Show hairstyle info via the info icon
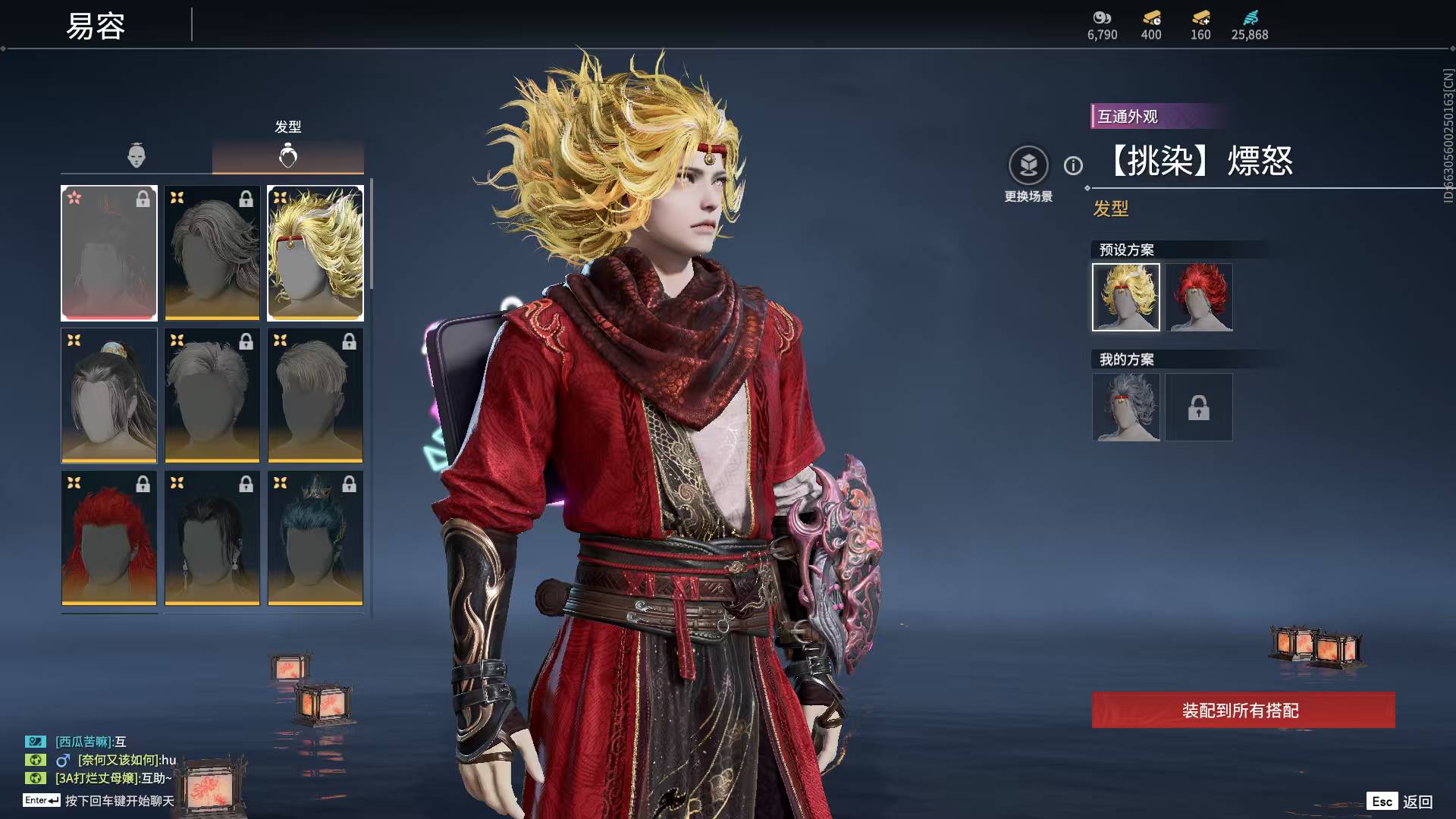This screenshot has height=819, width=1456. [x=1073, y=165]
